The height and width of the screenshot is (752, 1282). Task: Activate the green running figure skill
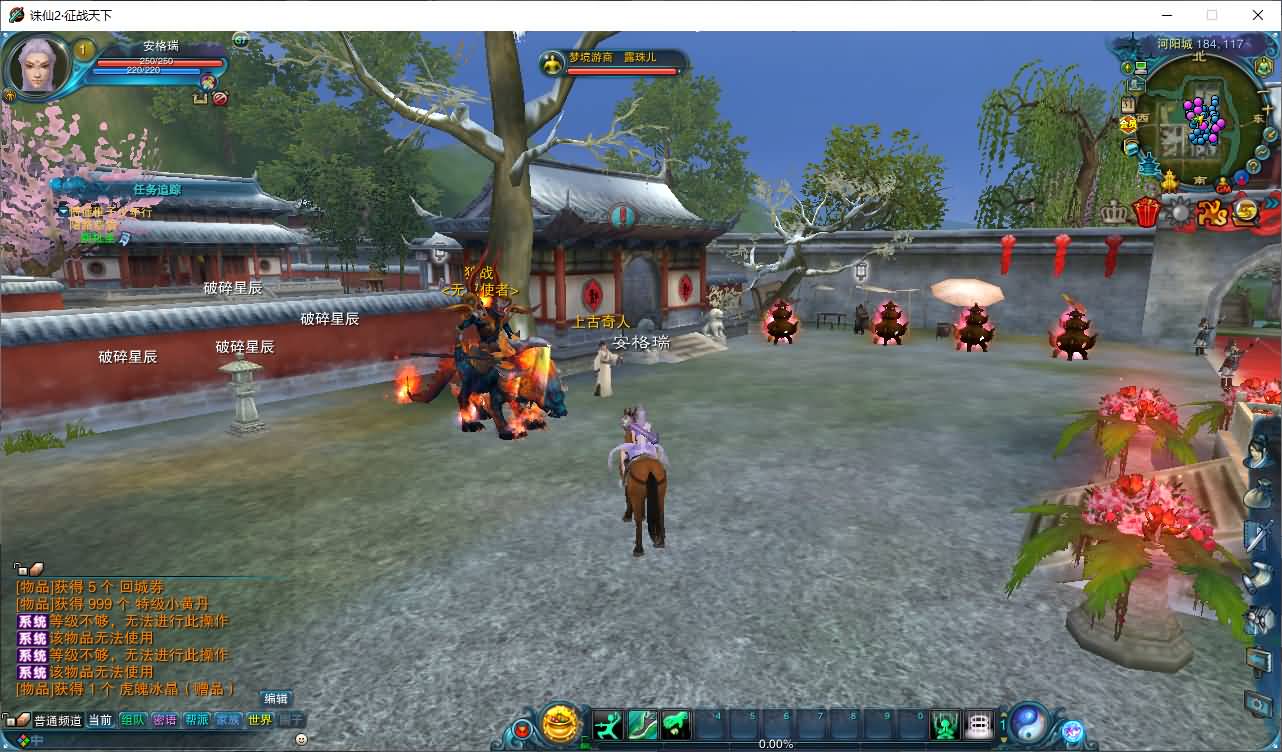608,724
